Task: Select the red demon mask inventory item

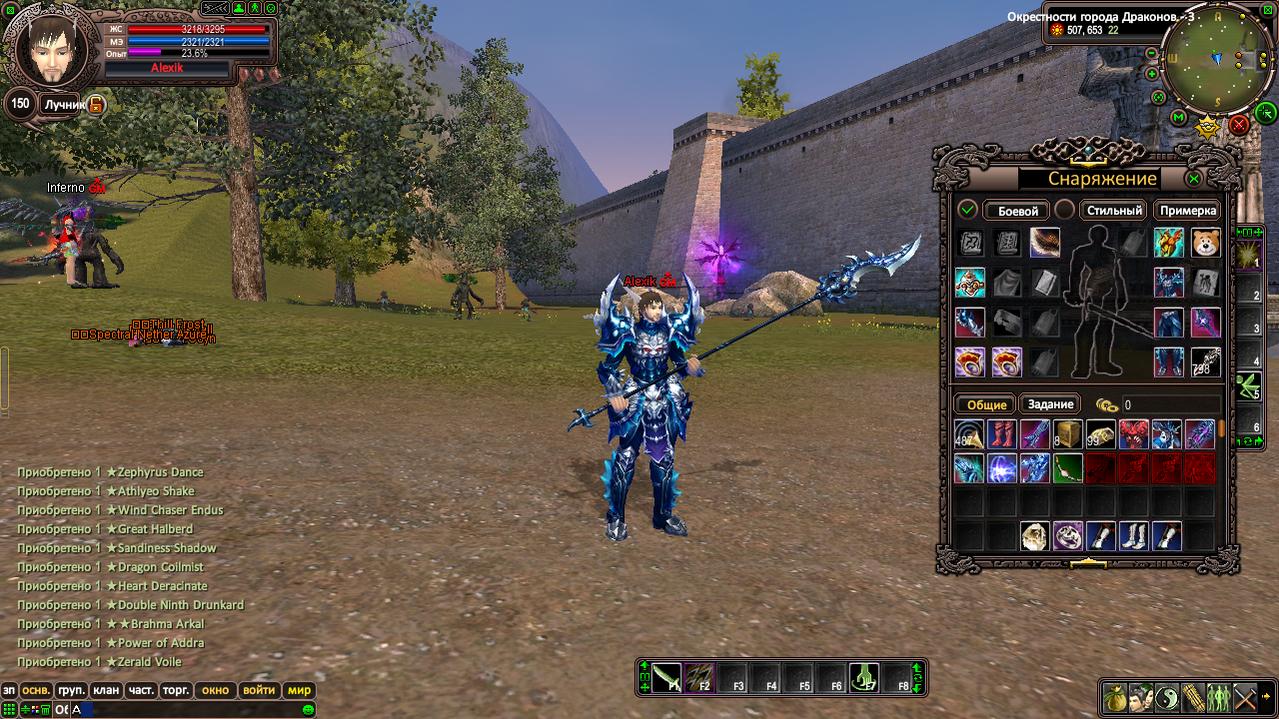Action: [1135, 434]
